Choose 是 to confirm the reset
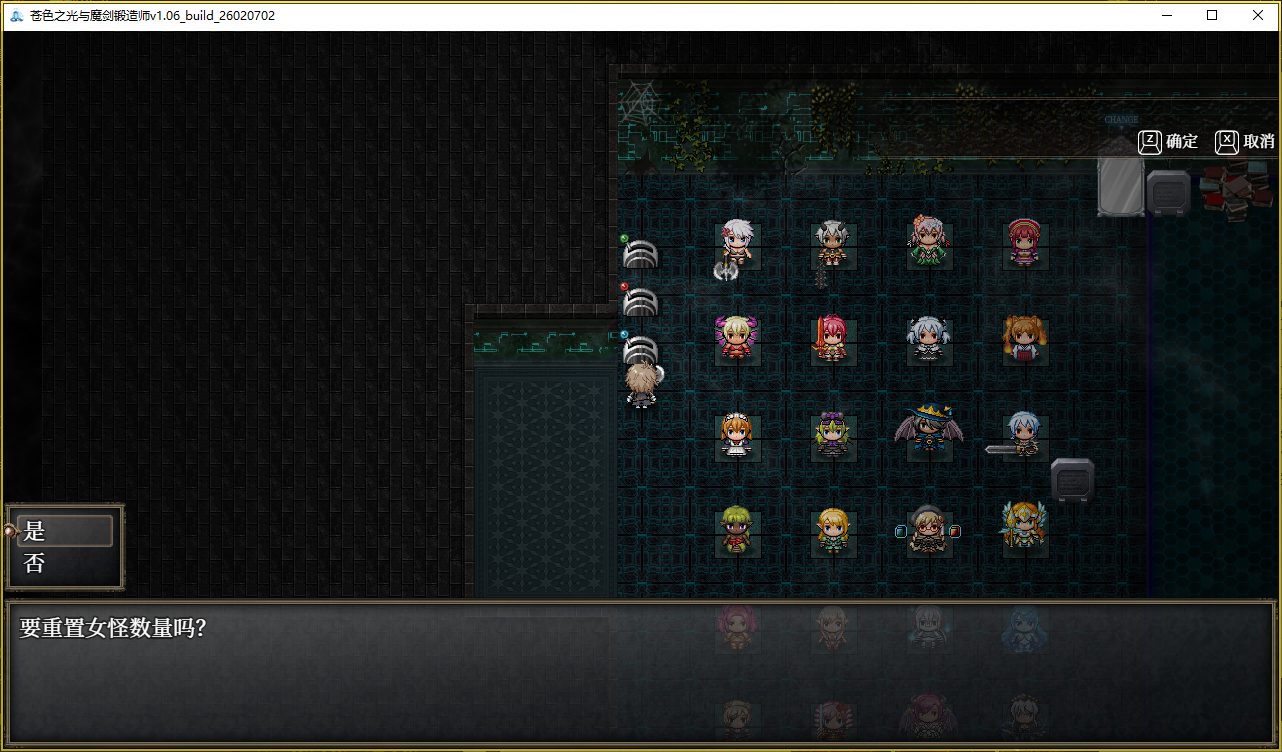Screen dimensions: 1282x752 point(64,531)
